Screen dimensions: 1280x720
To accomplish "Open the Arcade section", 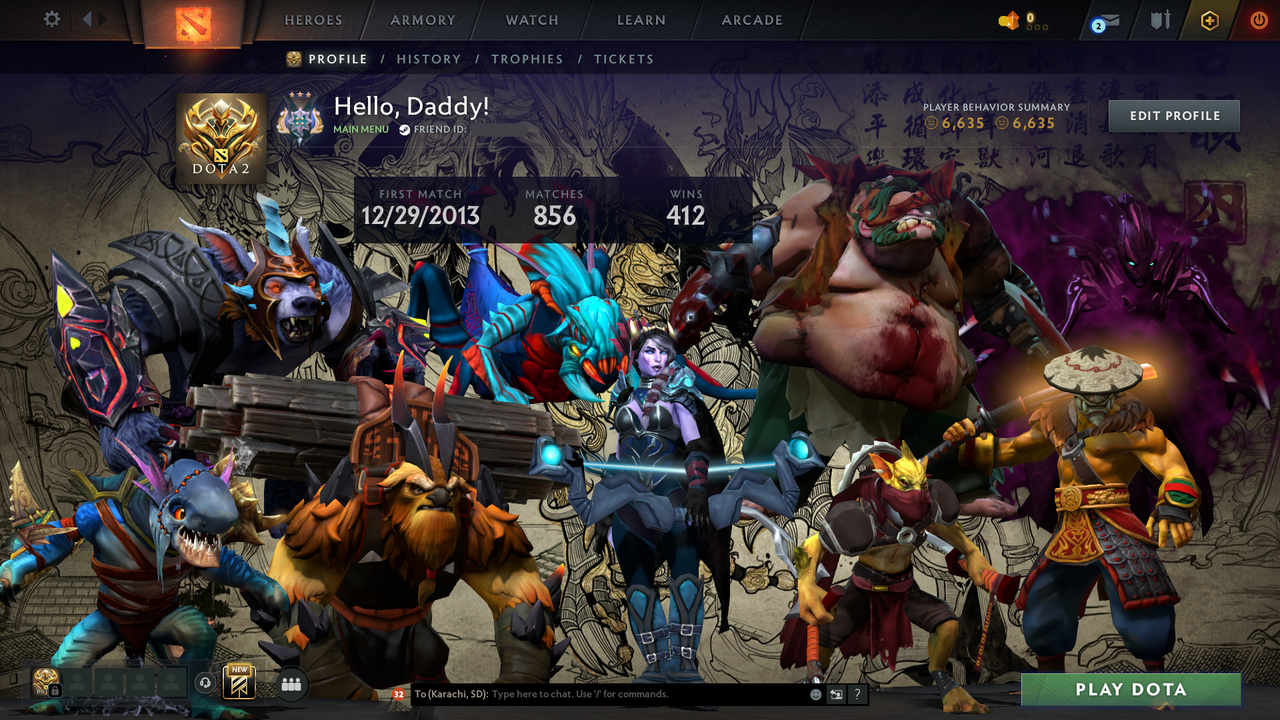I will click(x=751, y=19).
